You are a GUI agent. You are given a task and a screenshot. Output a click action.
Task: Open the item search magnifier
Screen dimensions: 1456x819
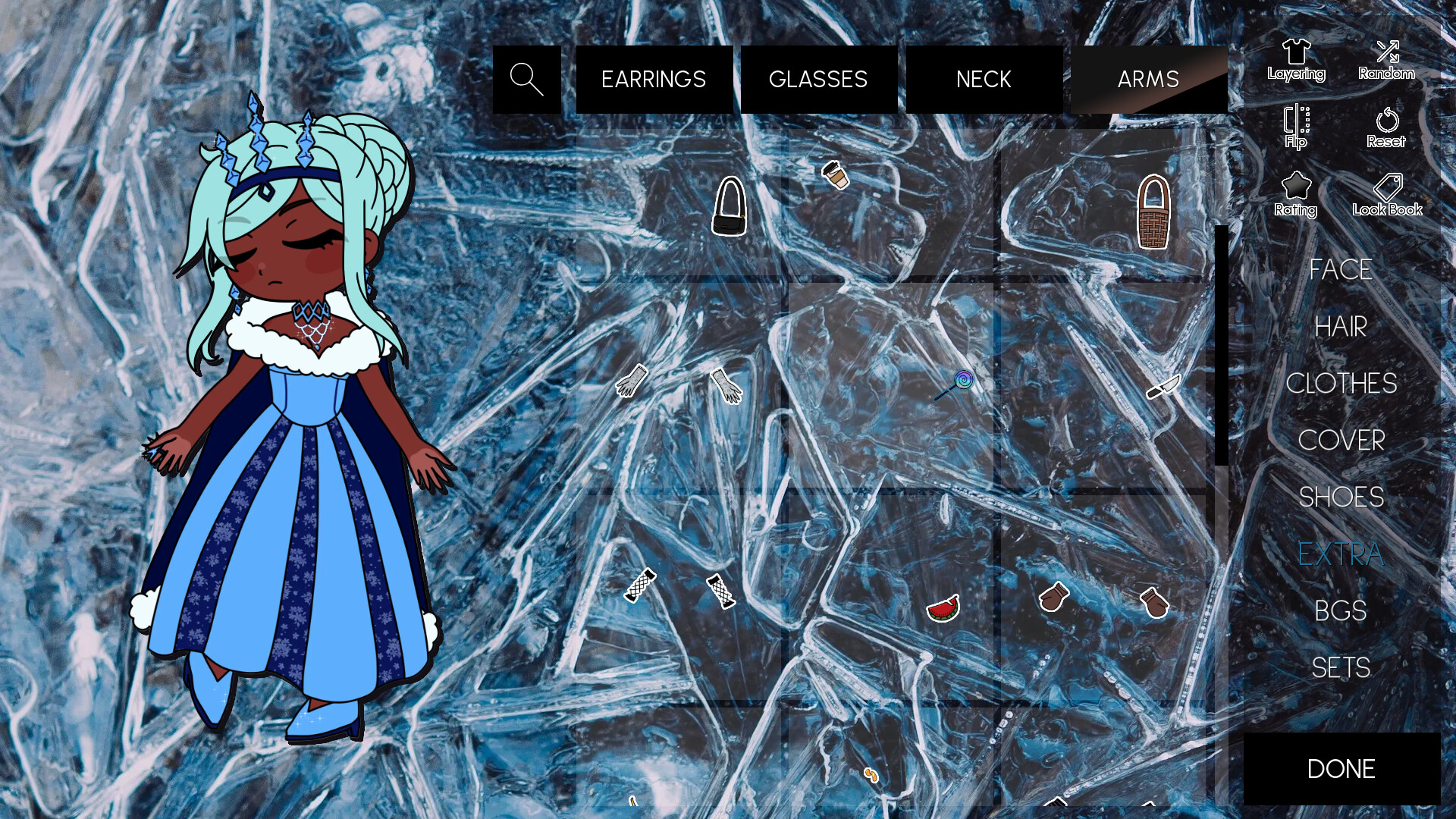526,78
